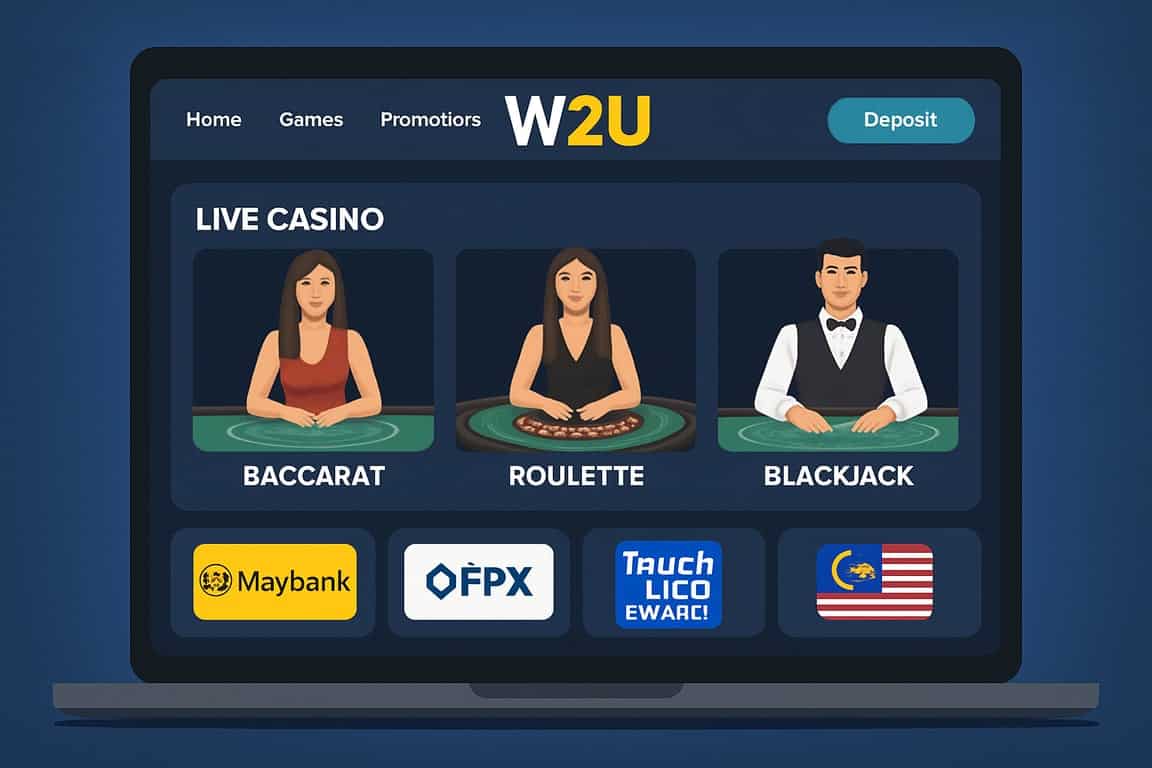The image size is (1152, 768).
Task: Hit the Deposit button
Action: pyautogui.click(x=900, y=120)
